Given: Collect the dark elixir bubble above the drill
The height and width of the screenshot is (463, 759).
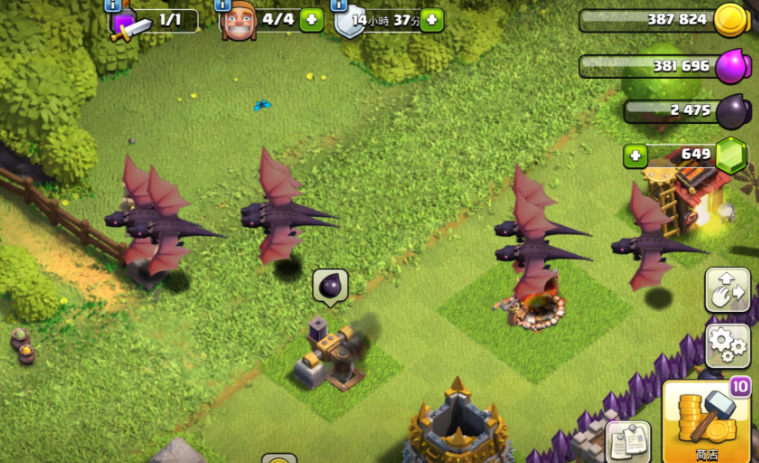Looking at the screenshot, I should point(329,287).
